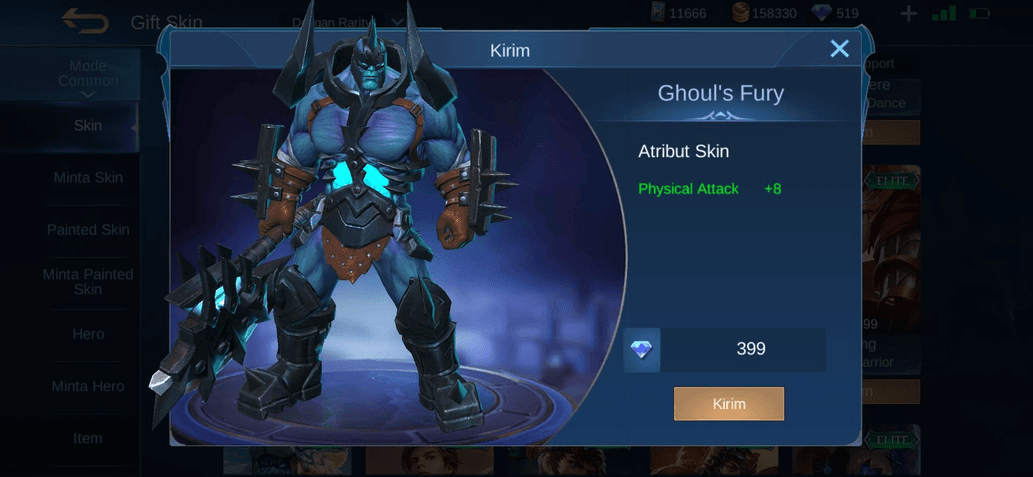Open the Painted Skin tab
Image resolution: width=1033 pixels, height=477 pixels.
(x=88, y=230)
